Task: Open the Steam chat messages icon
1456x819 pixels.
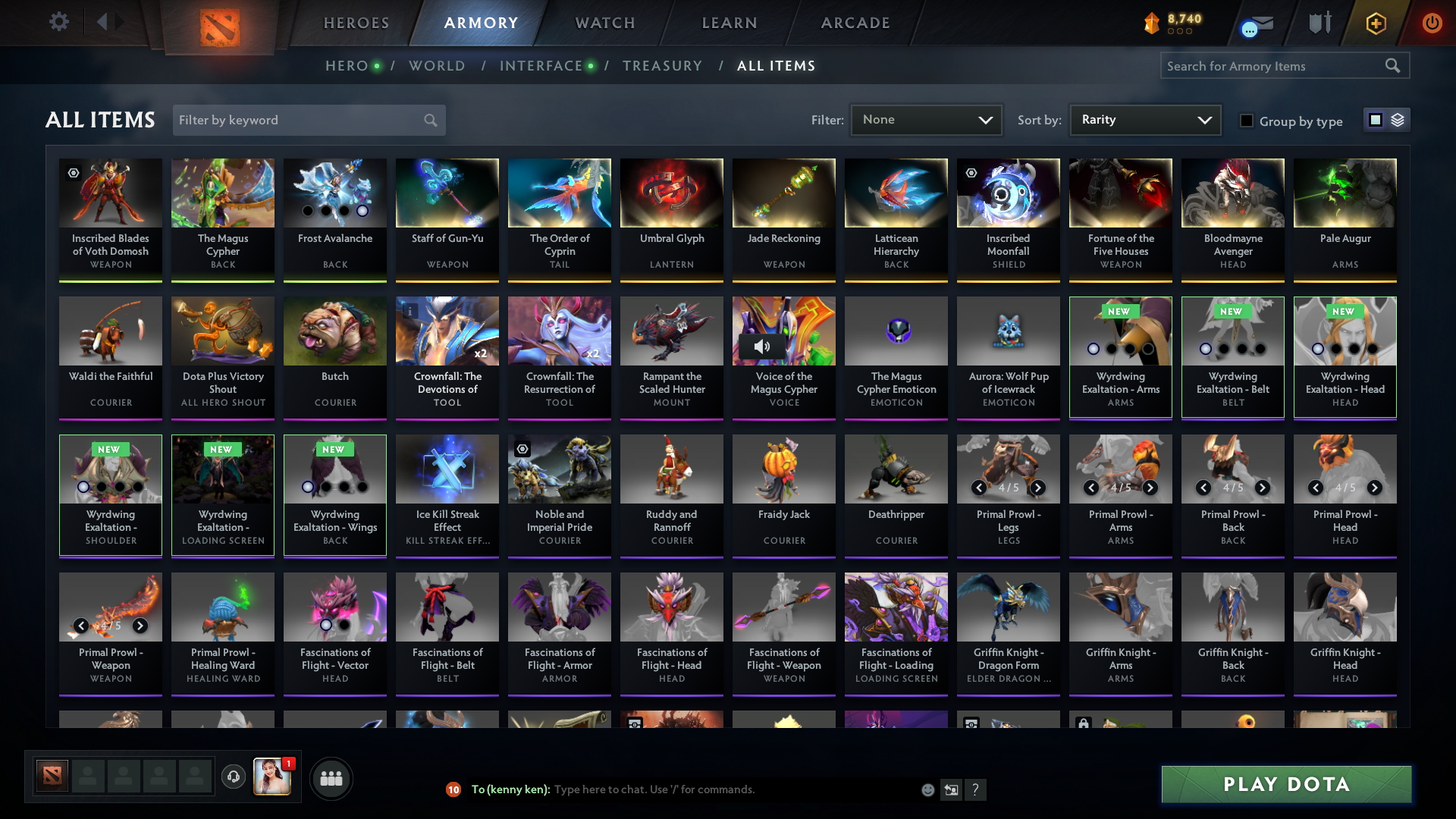Action: tap(1259, 24)
